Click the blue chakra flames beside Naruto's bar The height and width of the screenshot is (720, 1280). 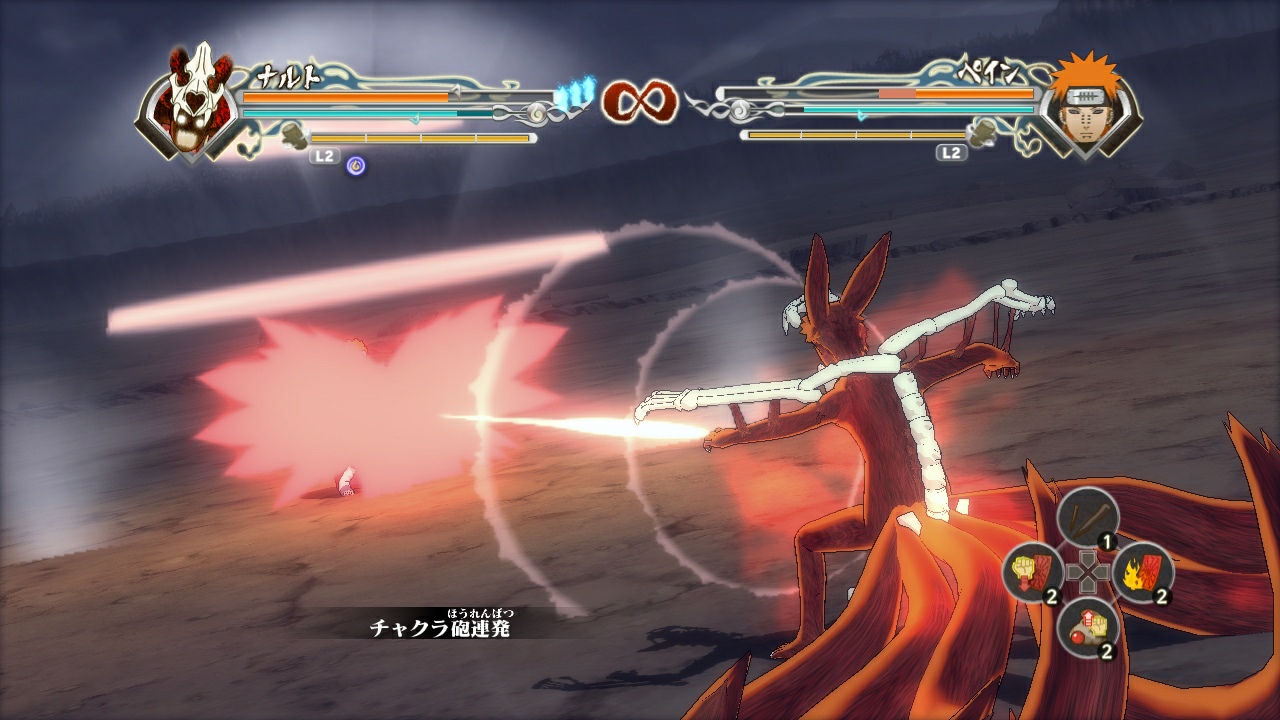(x=573, y=90)
